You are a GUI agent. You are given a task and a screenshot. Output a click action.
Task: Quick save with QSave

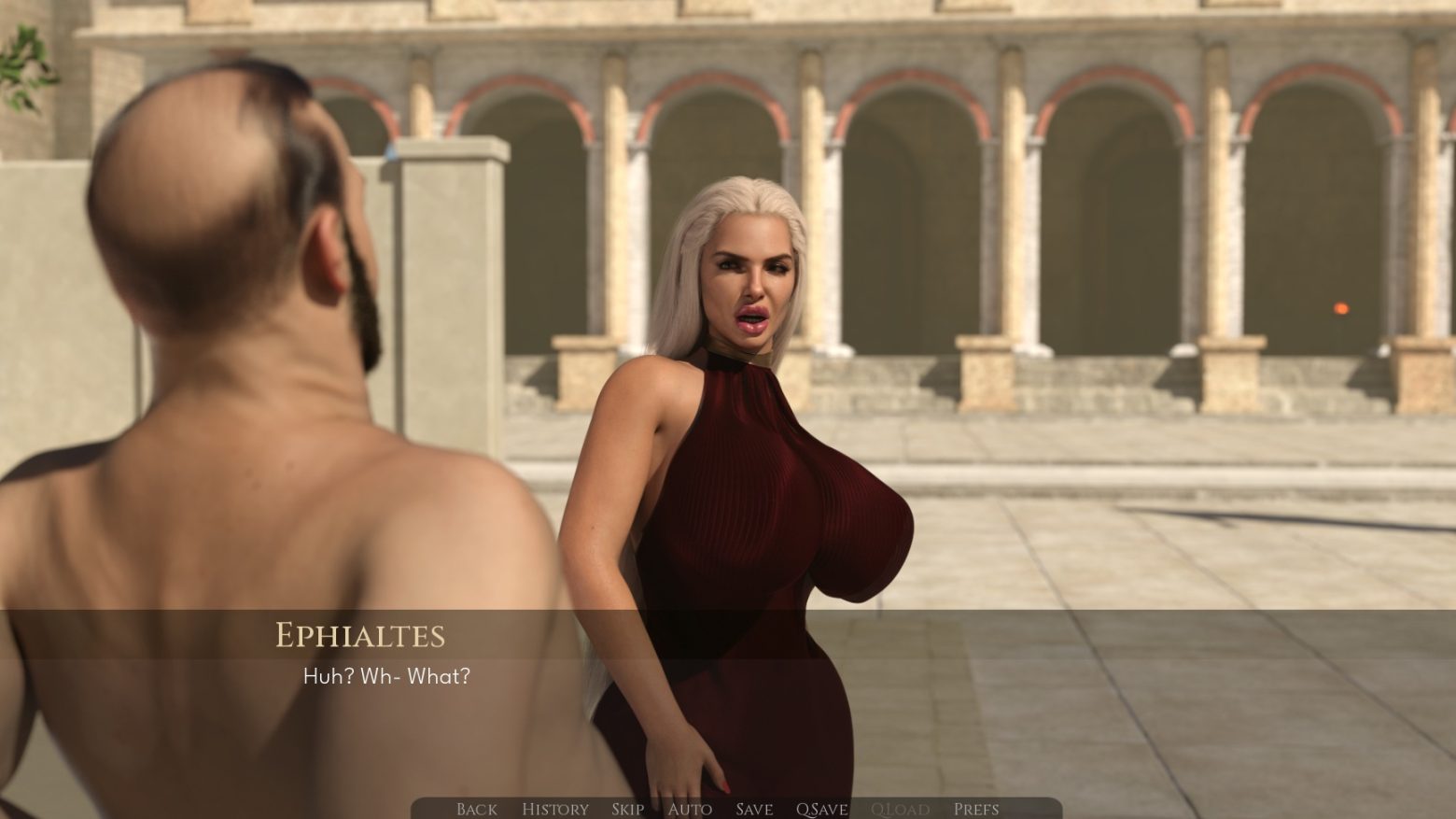(821, 809)
